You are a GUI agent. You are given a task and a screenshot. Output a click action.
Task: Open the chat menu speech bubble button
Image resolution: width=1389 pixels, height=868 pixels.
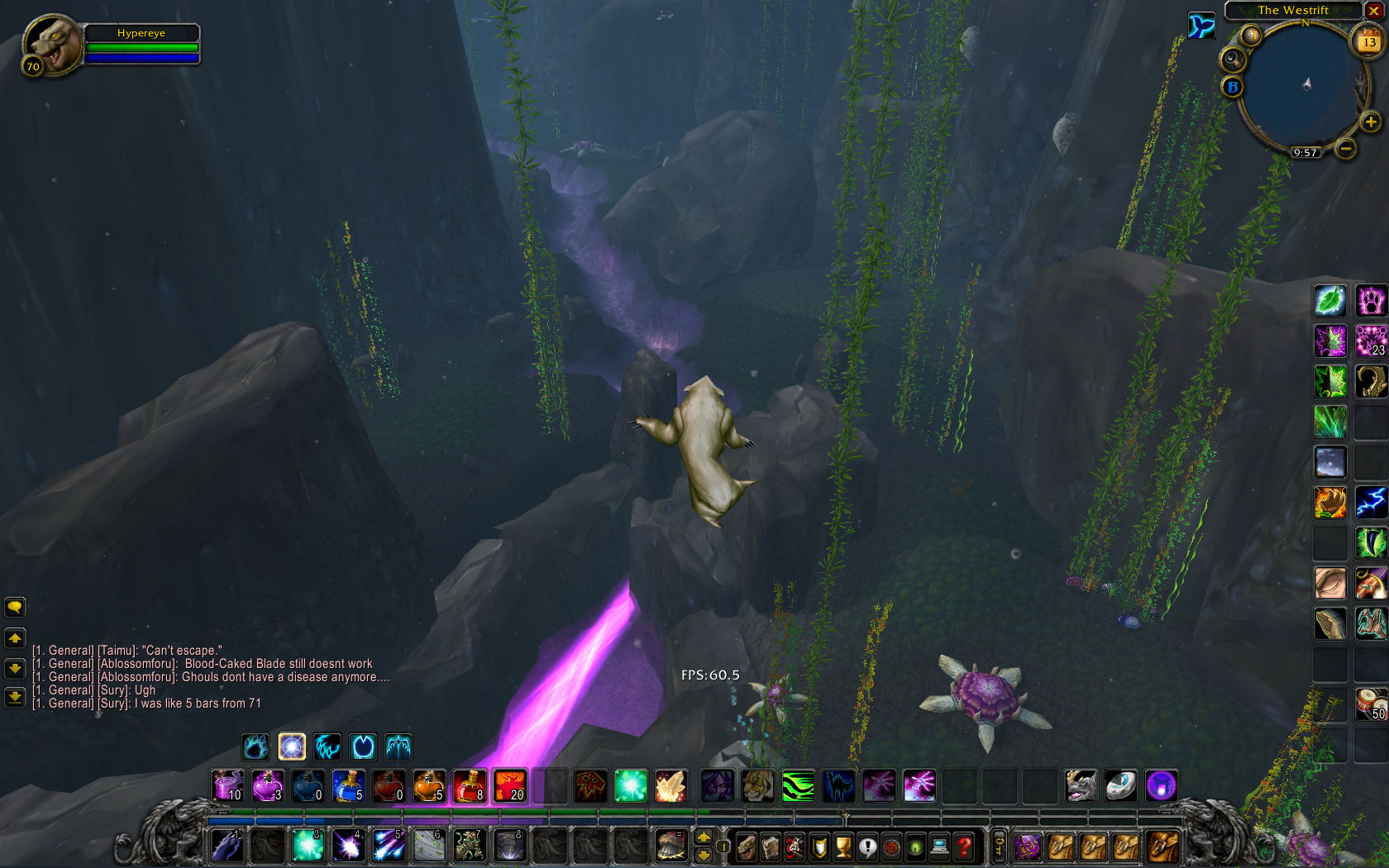click(15, 608)
